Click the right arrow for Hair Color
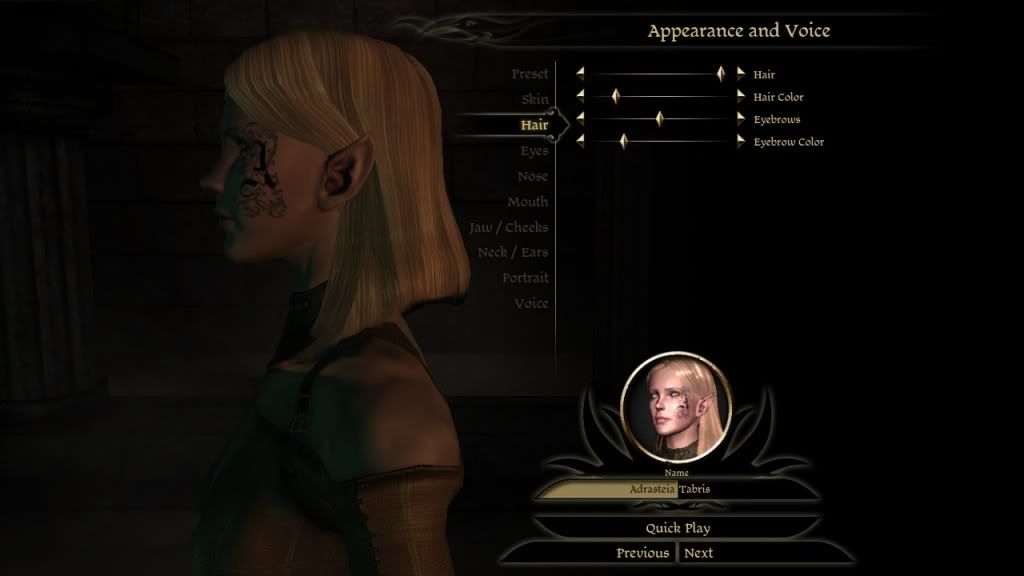The width and height of the screenshot is (1024, 576). click(741, 97)
